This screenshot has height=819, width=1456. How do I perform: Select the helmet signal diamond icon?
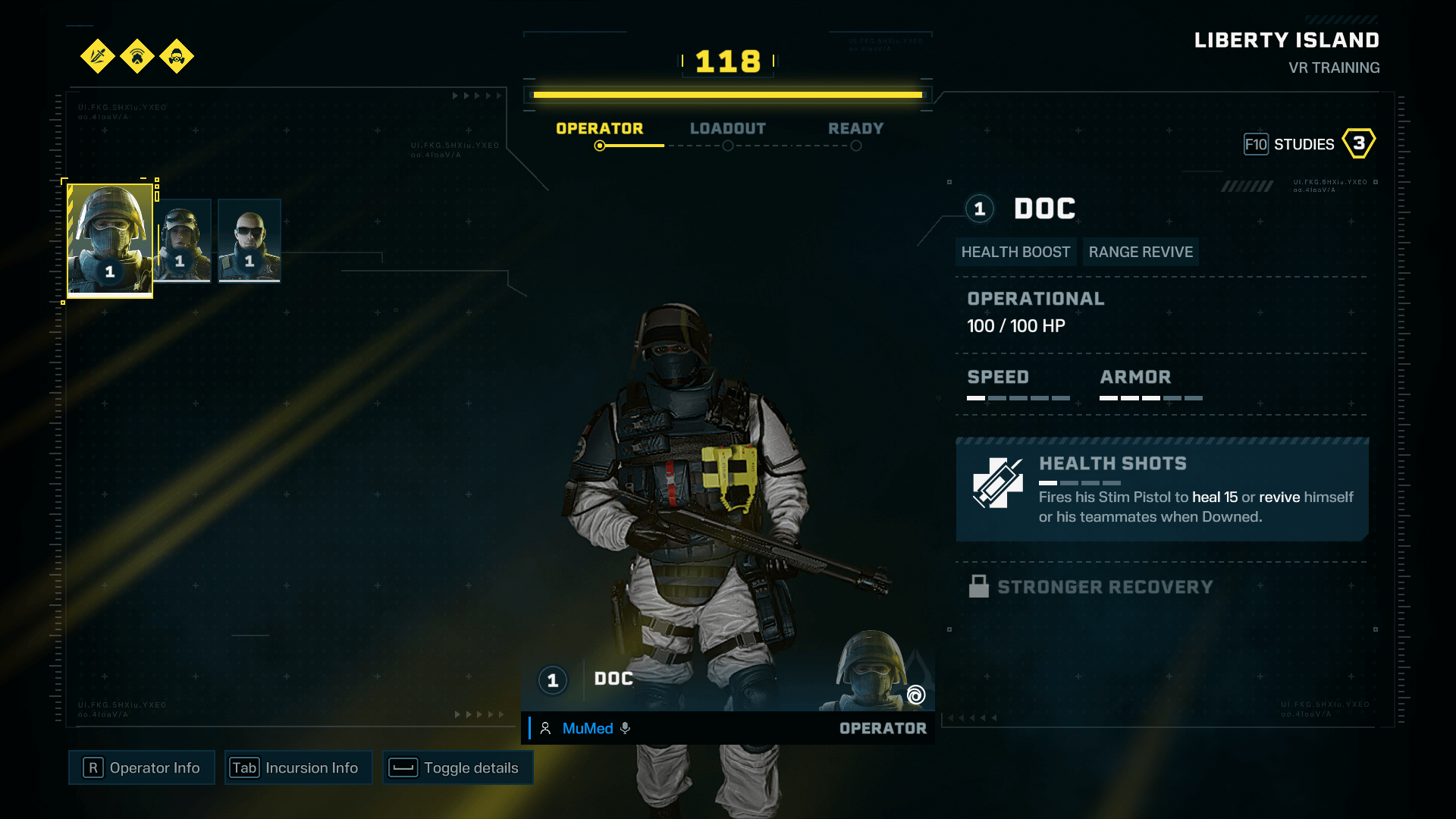[137, 57]
